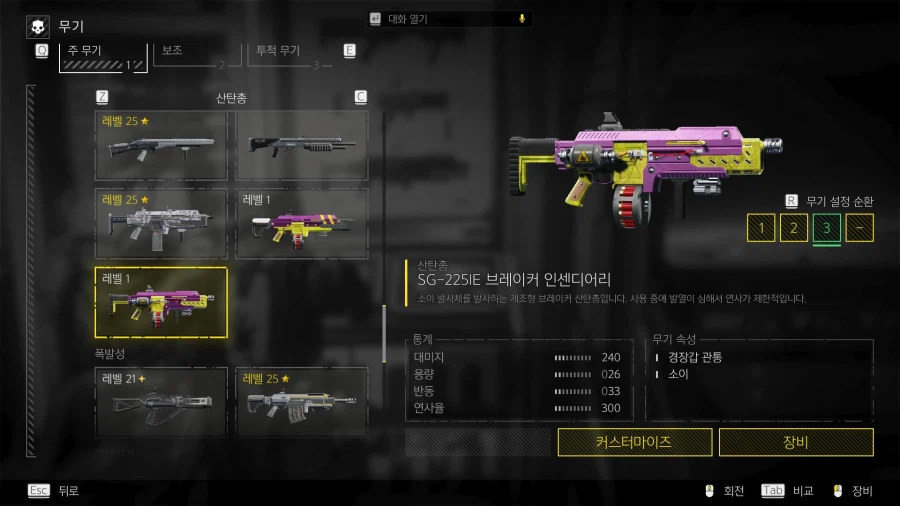Pick the gray 레벨 25 pump shotgun tile
The width and height of the screenshot is (900, 506).
point(161,145)
